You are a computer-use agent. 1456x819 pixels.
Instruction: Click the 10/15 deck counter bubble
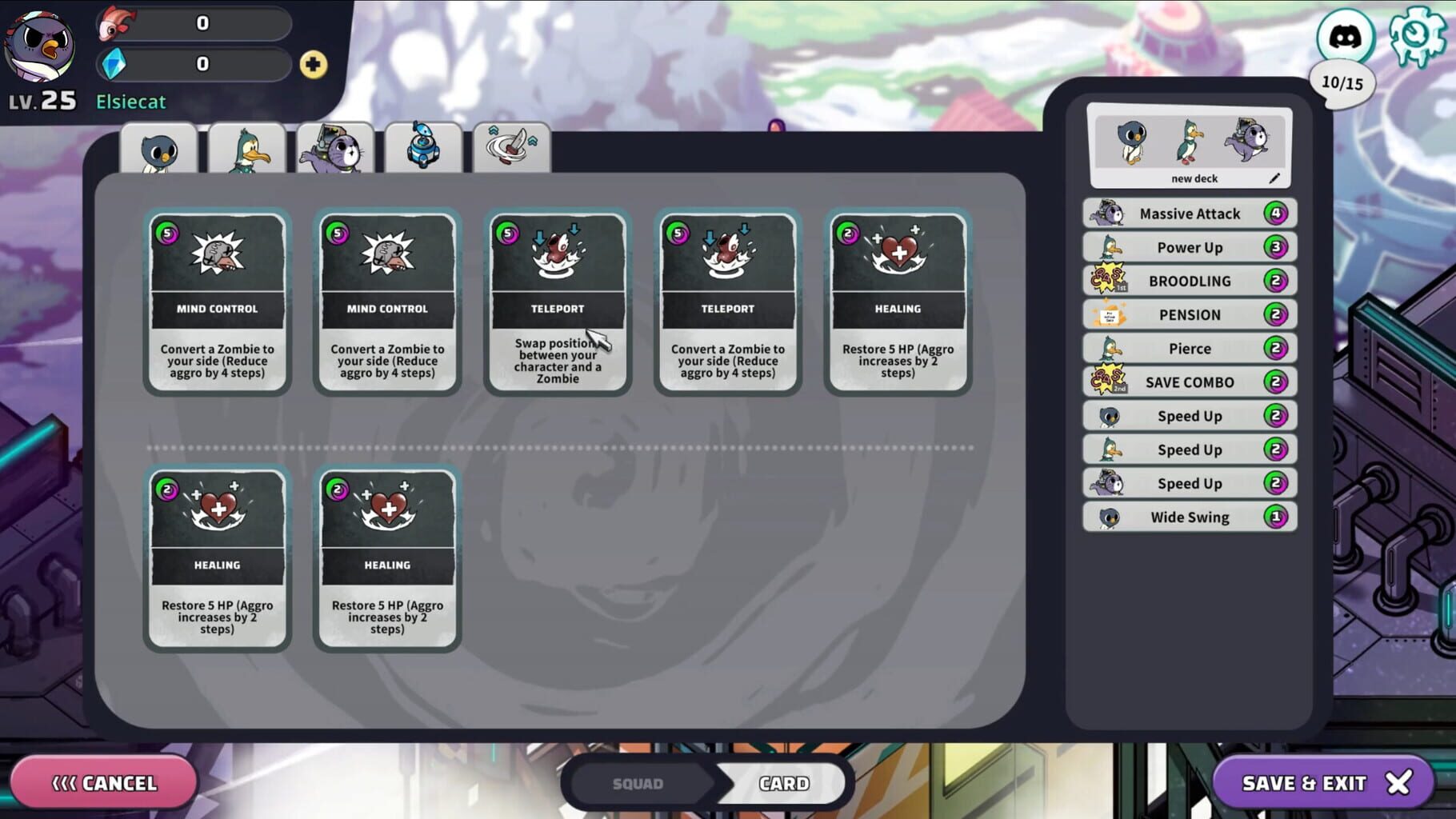[1342, 82]
